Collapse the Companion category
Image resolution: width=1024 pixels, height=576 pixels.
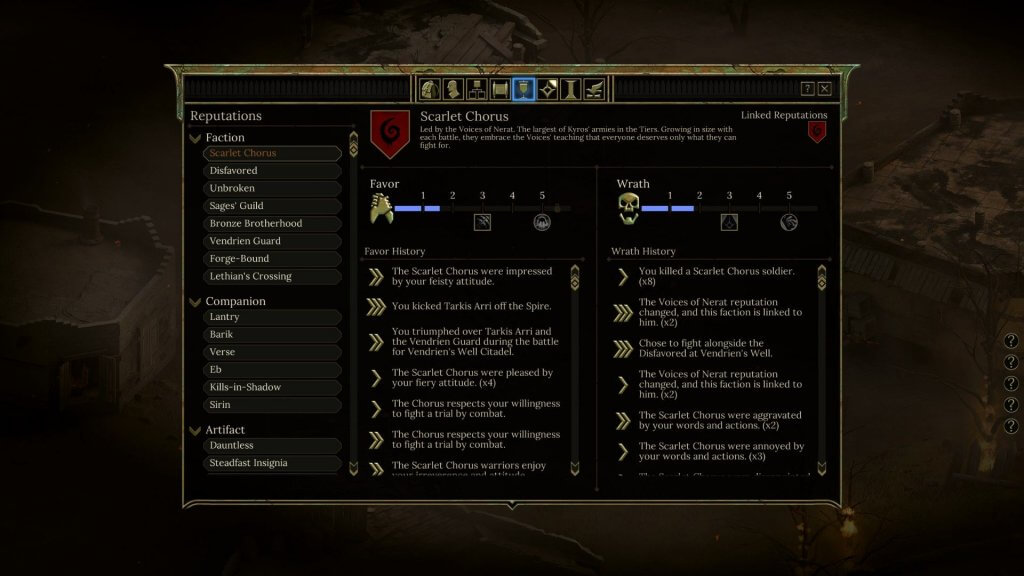[195, 301]
